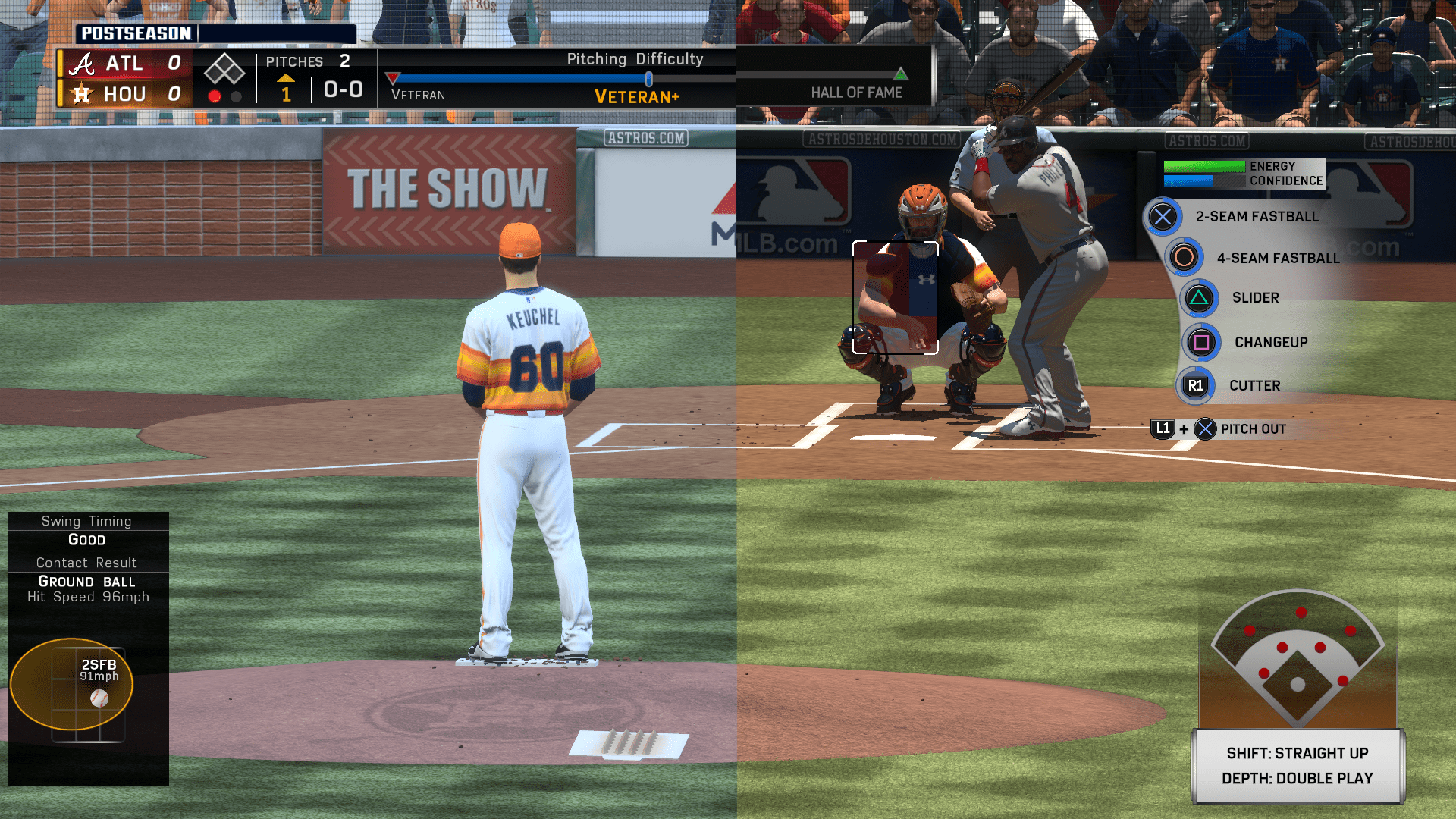The width and height of the screenshot is (1456, 819).
Task: Click the PITCHES count display
Action: coord(296,61)
